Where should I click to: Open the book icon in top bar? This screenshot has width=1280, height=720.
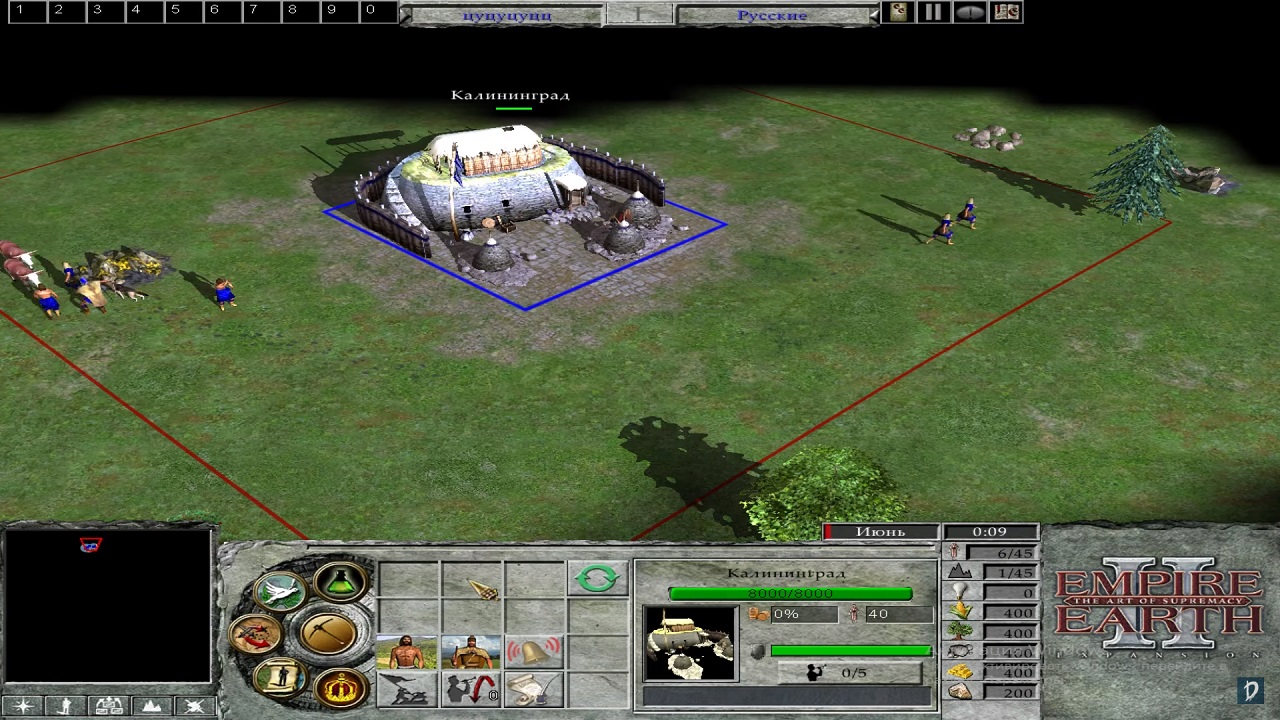pyautogui.click(x=1007, y=12)
